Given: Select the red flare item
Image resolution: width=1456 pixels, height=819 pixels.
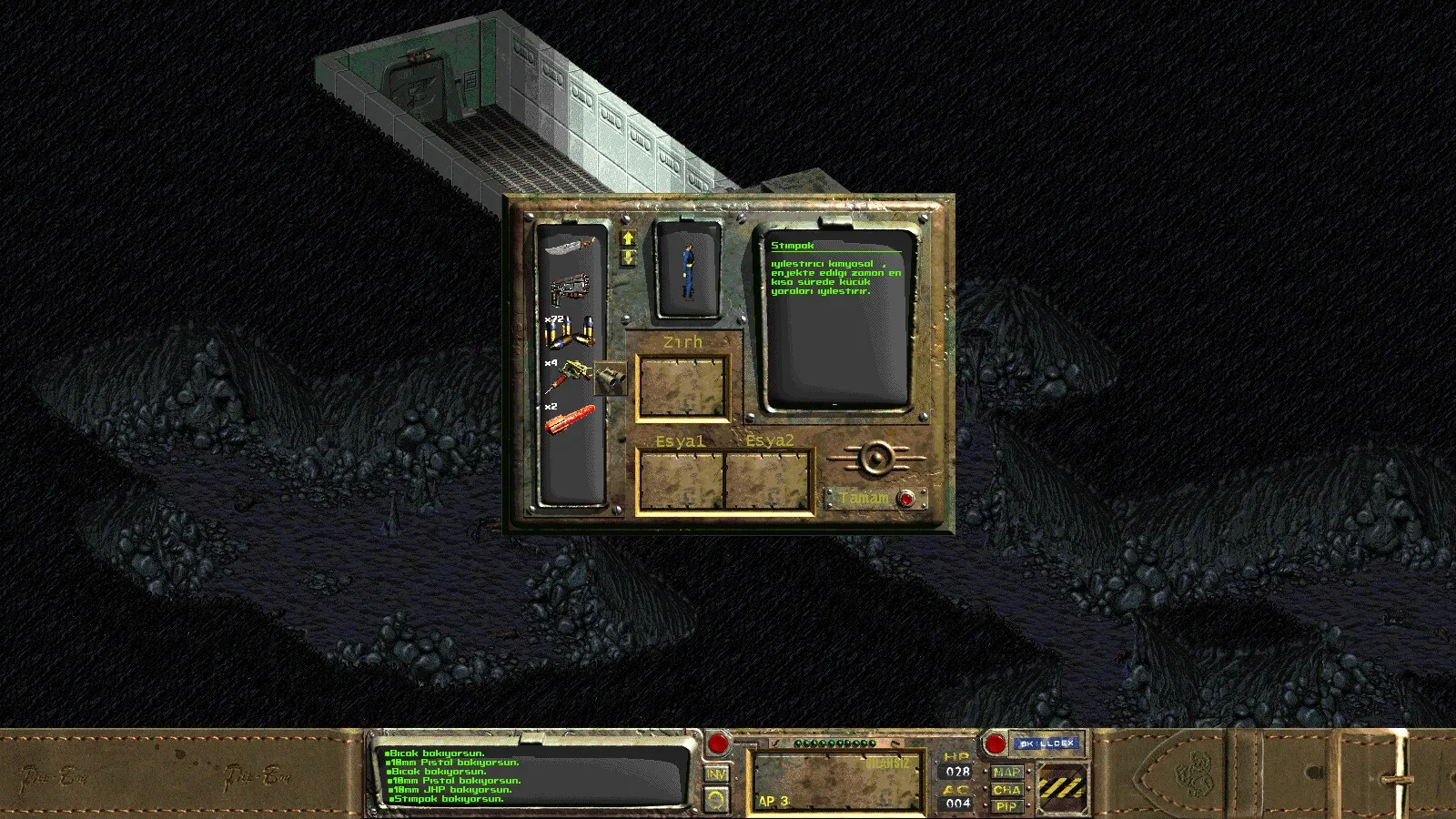Looking at the screenshot, I should tap(570, 420).
